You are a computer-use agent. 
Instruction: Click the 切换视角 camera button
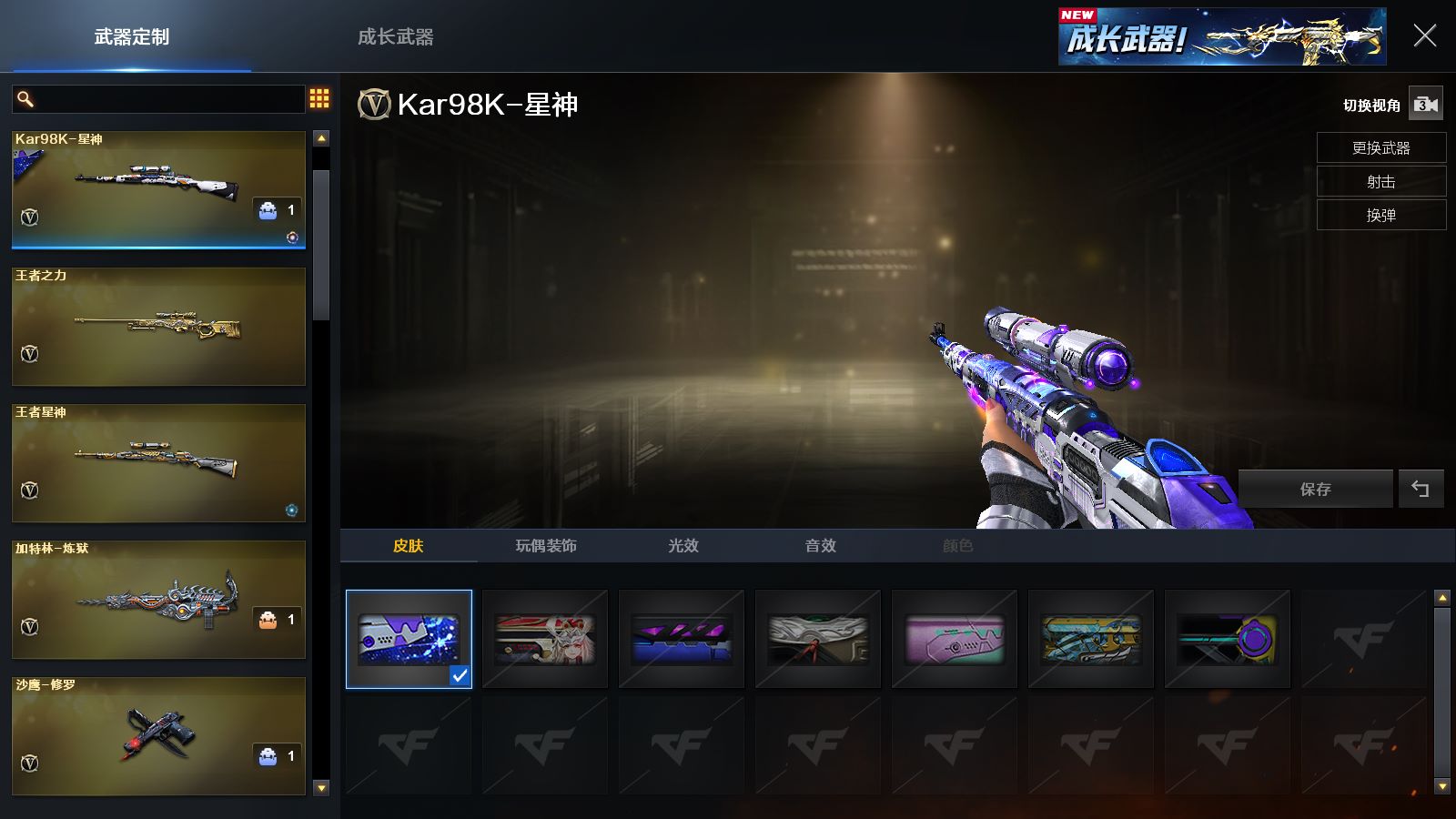[1425, 105]
